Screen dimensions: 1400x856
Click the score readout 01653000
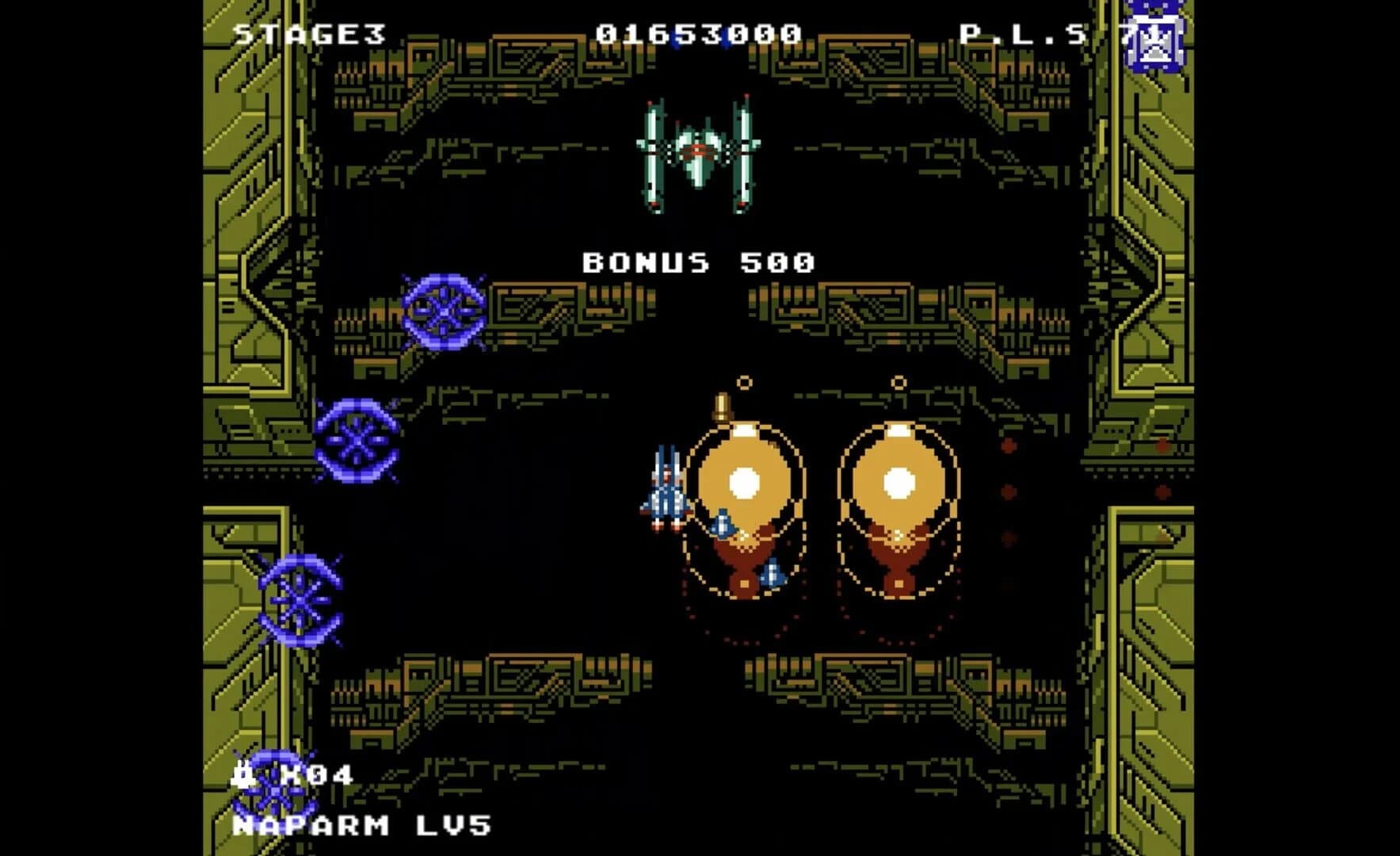(697, 33)
